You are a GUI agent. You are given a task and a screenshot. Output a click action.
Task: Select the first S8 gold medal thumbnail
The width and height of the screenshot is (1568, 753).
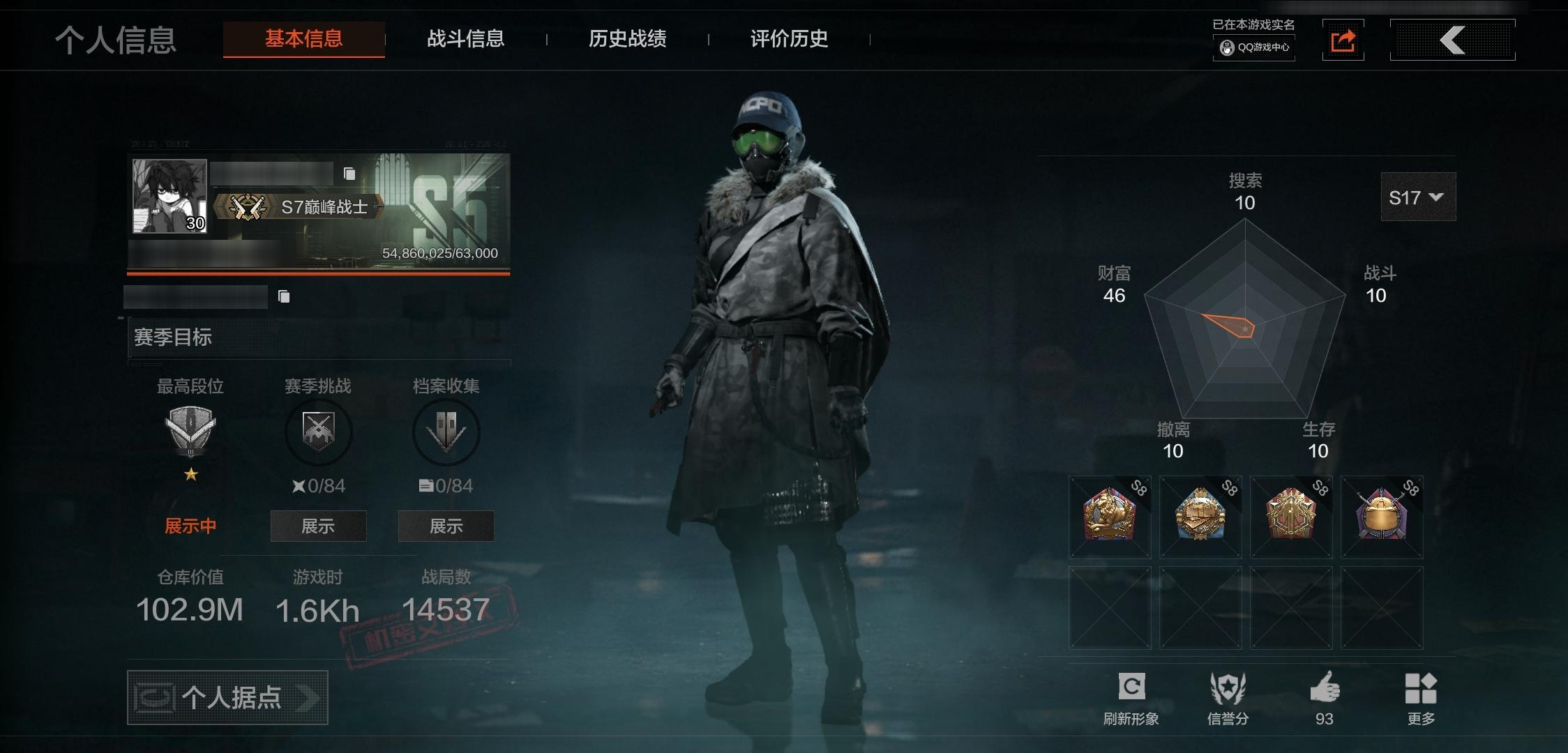point(1110,517)
